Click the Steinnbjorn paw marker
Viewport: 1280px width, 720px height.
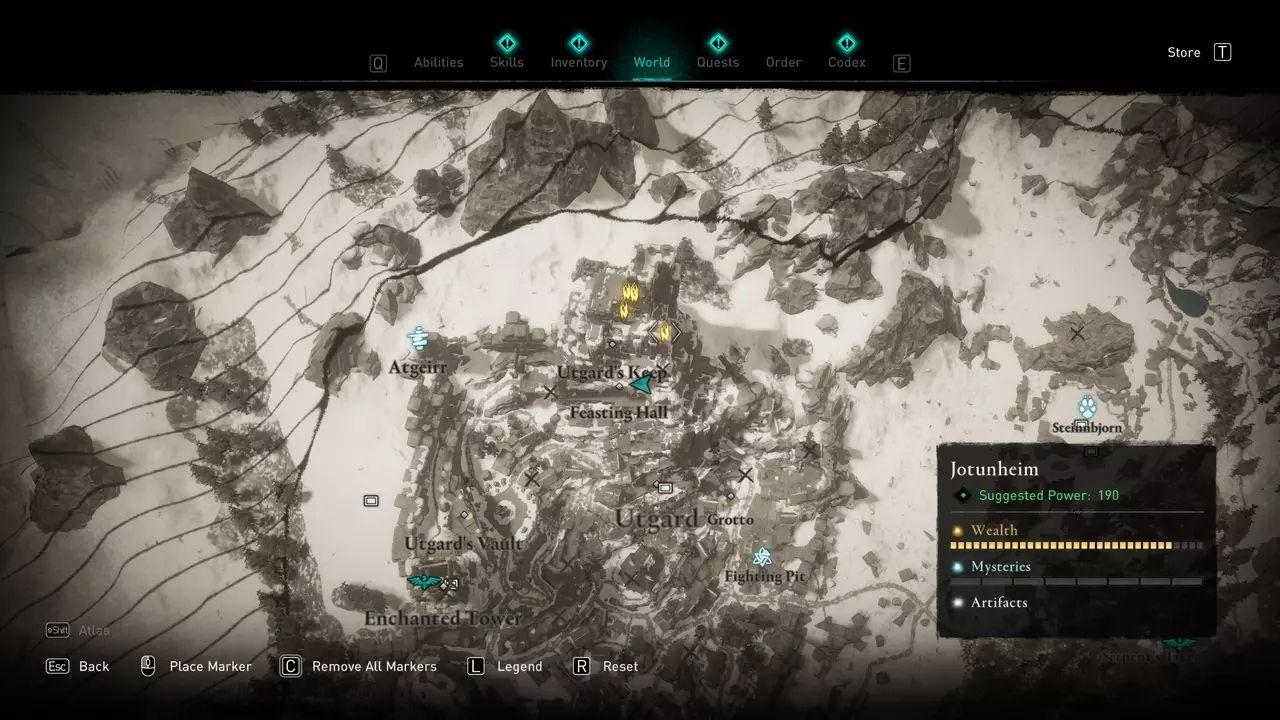[x=1087, y=406]
